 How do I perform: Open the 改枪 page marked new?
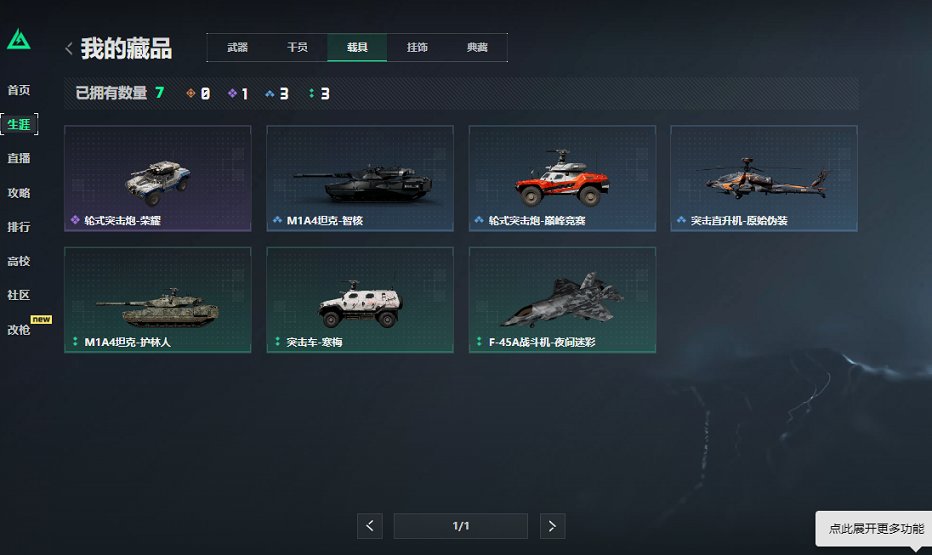pos(20,329)
